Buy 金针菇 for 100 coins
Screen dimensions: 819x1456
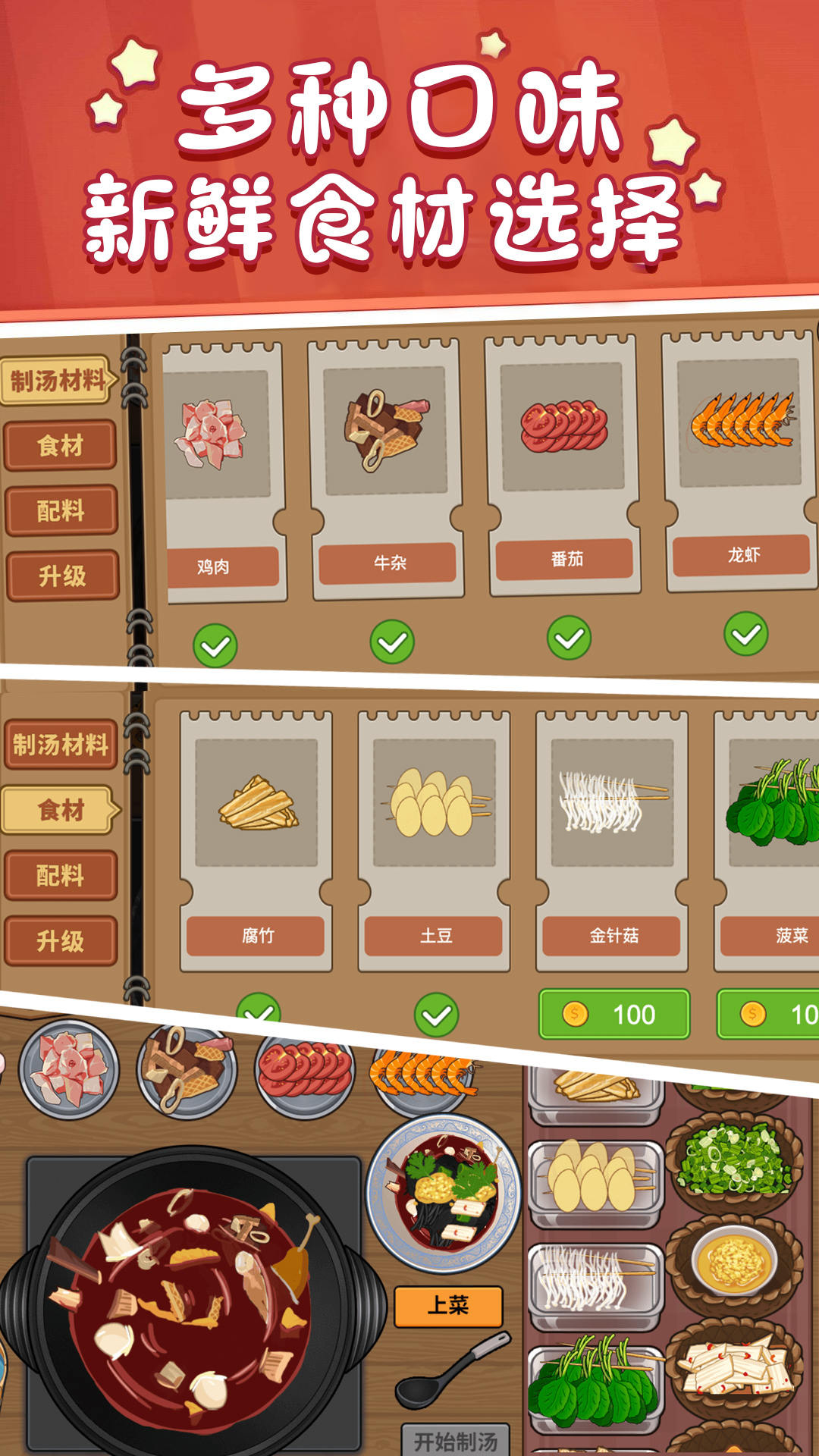[x=613, y=1014]
